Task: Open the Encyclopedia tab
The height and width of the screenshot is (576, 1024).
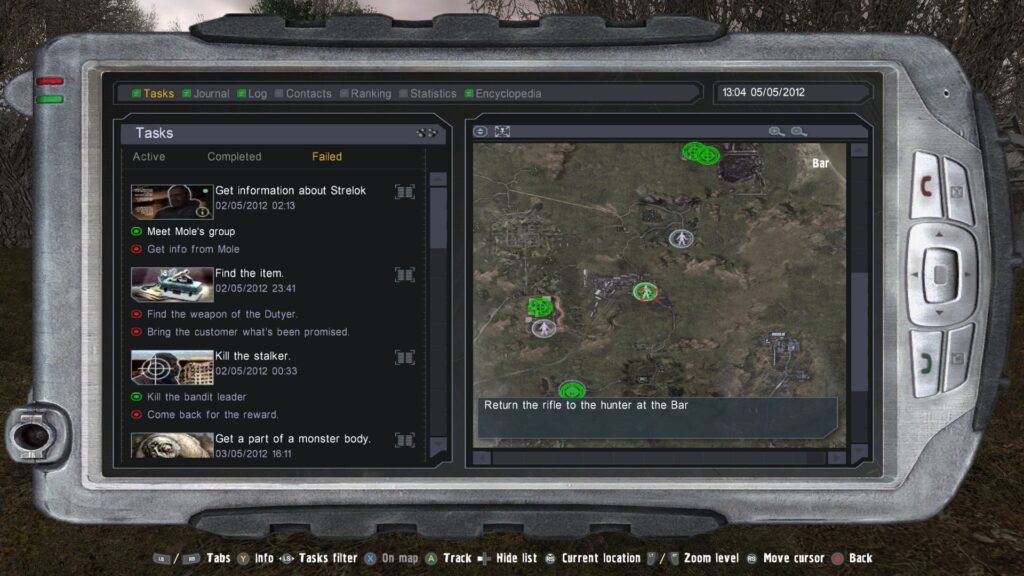Action: pyautogui.click(x=508, y=94)
